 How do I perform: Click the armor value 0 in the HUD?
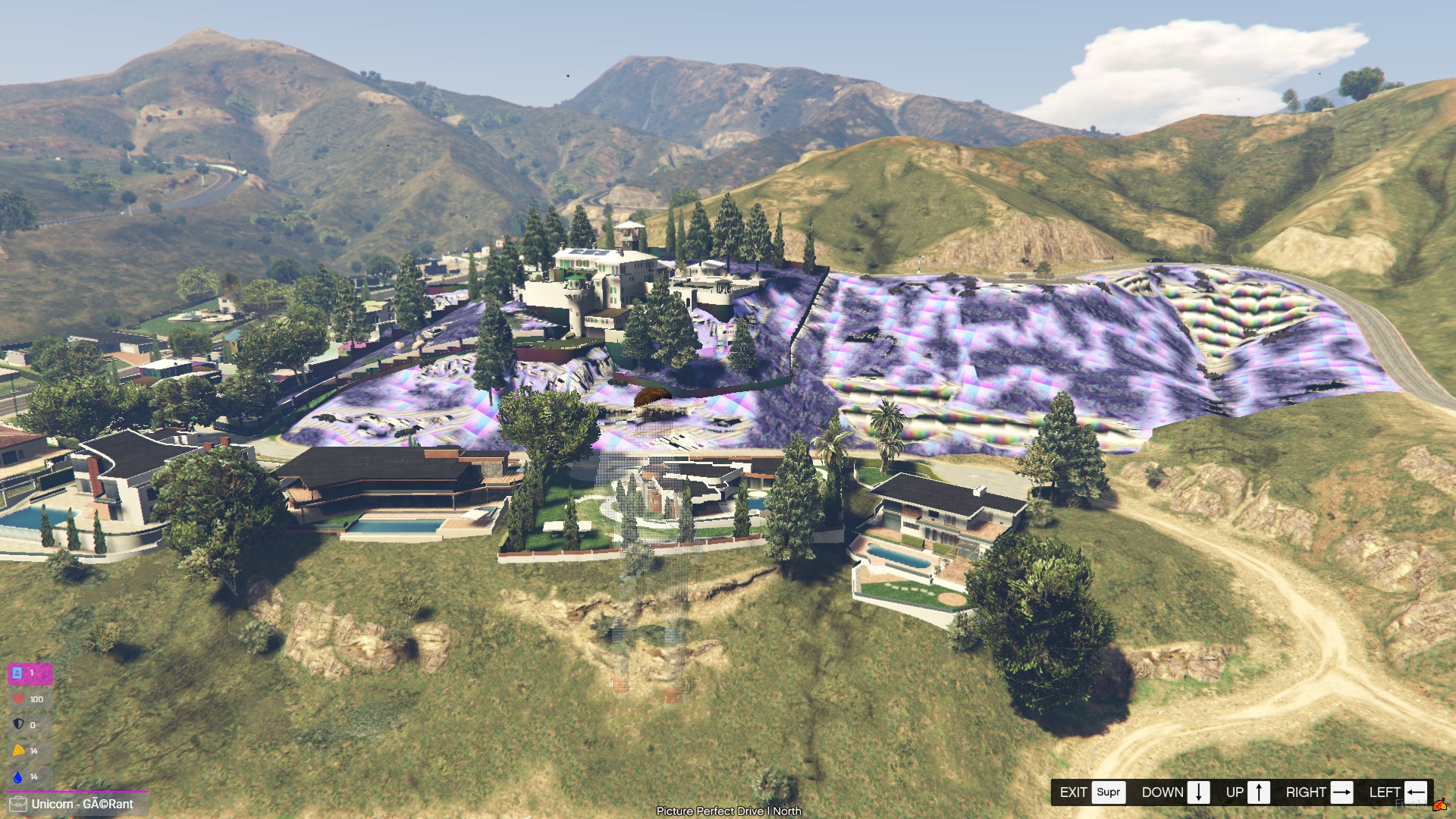(33, 724)
